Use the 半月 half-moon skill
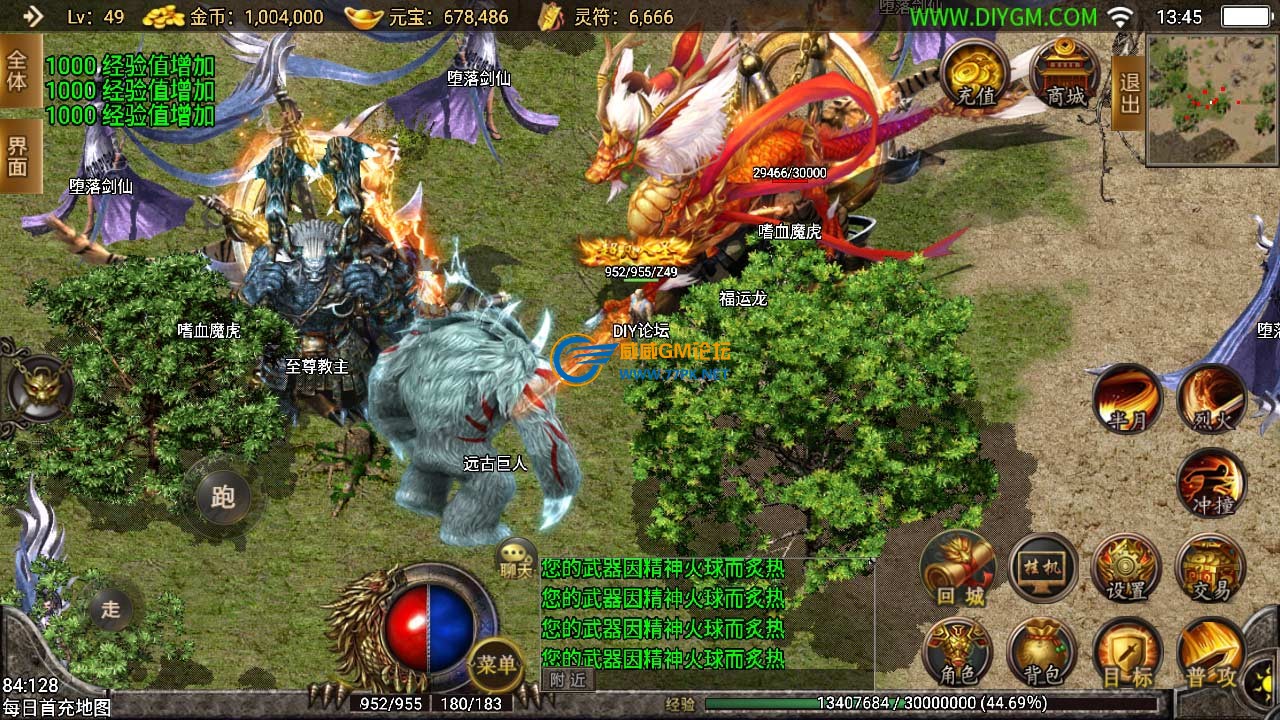This screenshot has width=1280, height=720. (x=1127, y=398)
